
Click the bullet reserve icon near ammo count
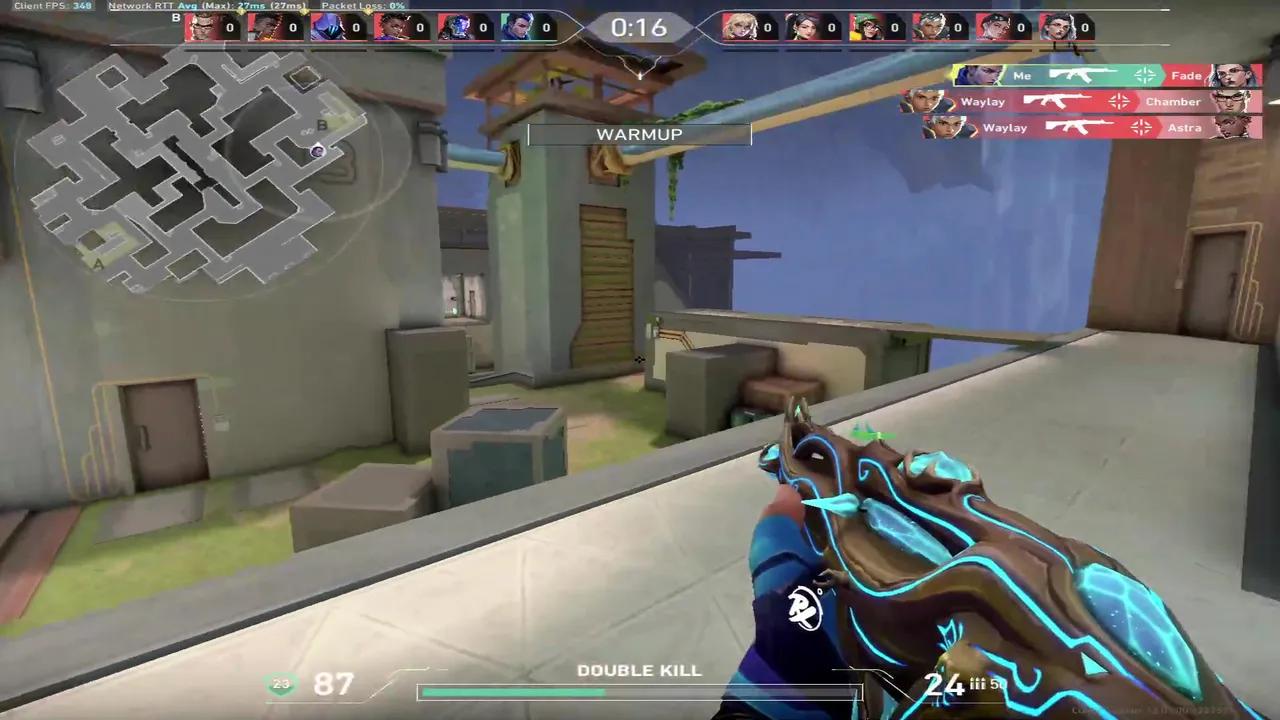click(x=980, y=685)
